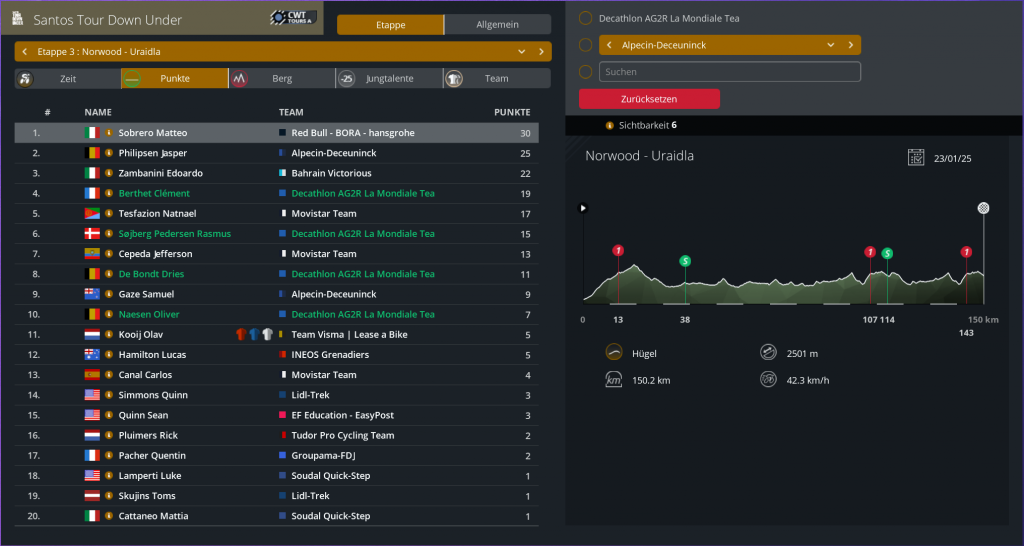The height and width of the screenshot is (546, 1024).
Task: Open the Alpecin-Deceuninck team dropdown
Action: point(830,45)
